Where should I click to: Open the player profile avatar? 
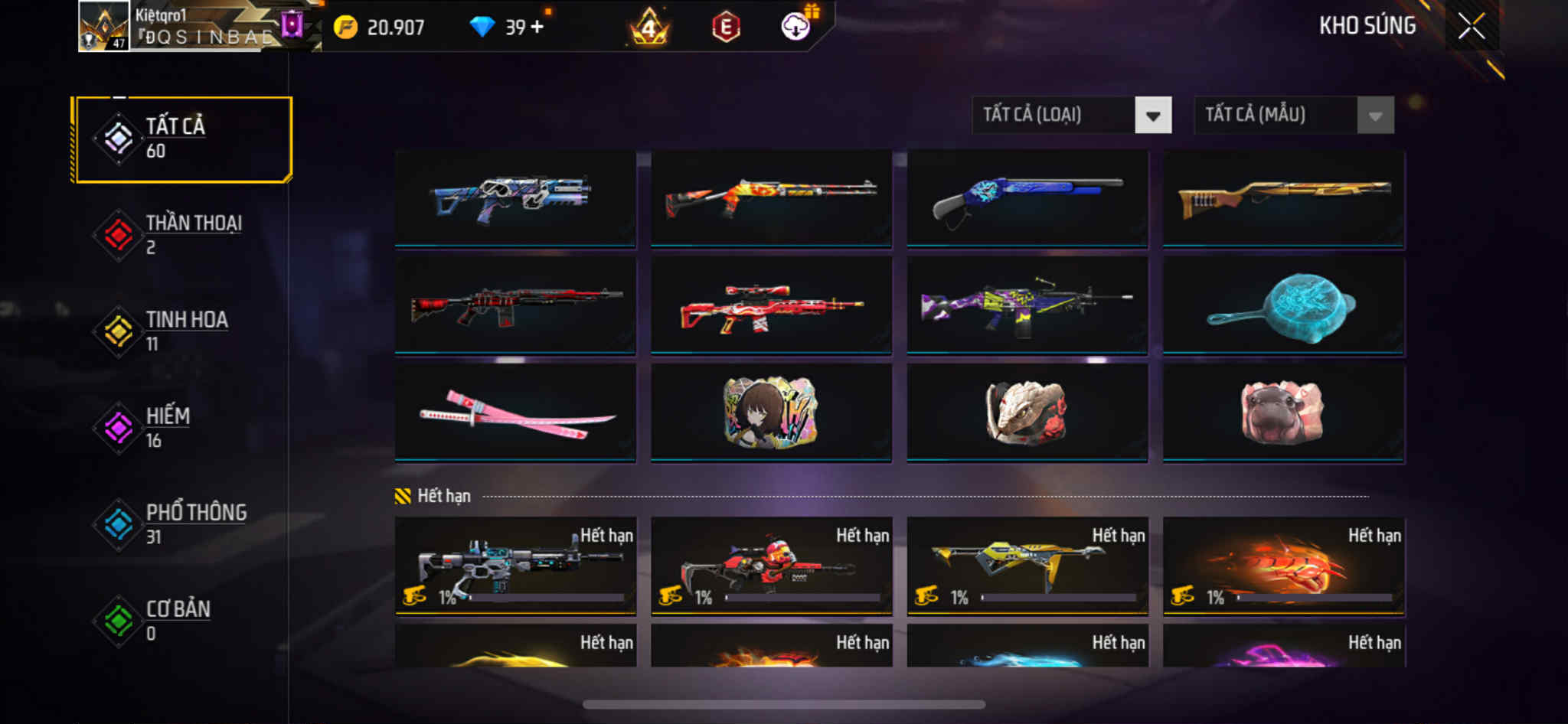pyautogui.click(x=104, y=27)
